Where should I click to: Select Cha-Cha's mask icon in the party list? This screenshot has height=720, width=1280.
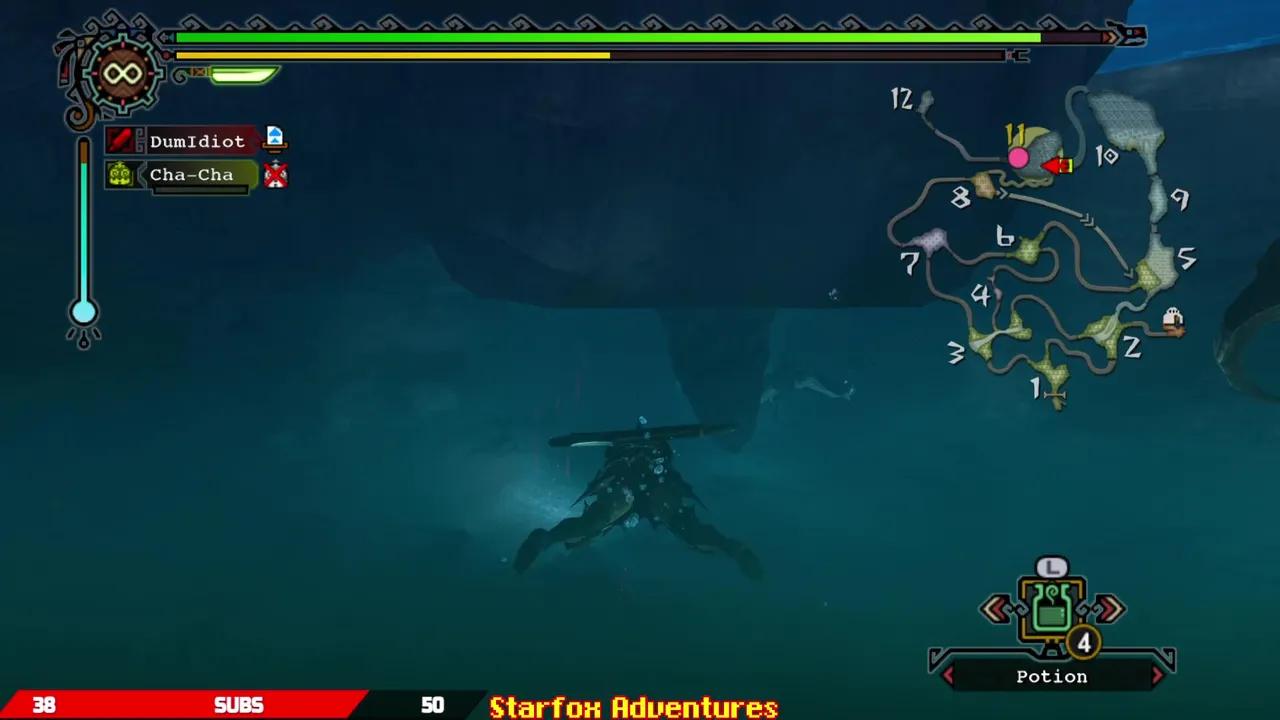point(119,175)
